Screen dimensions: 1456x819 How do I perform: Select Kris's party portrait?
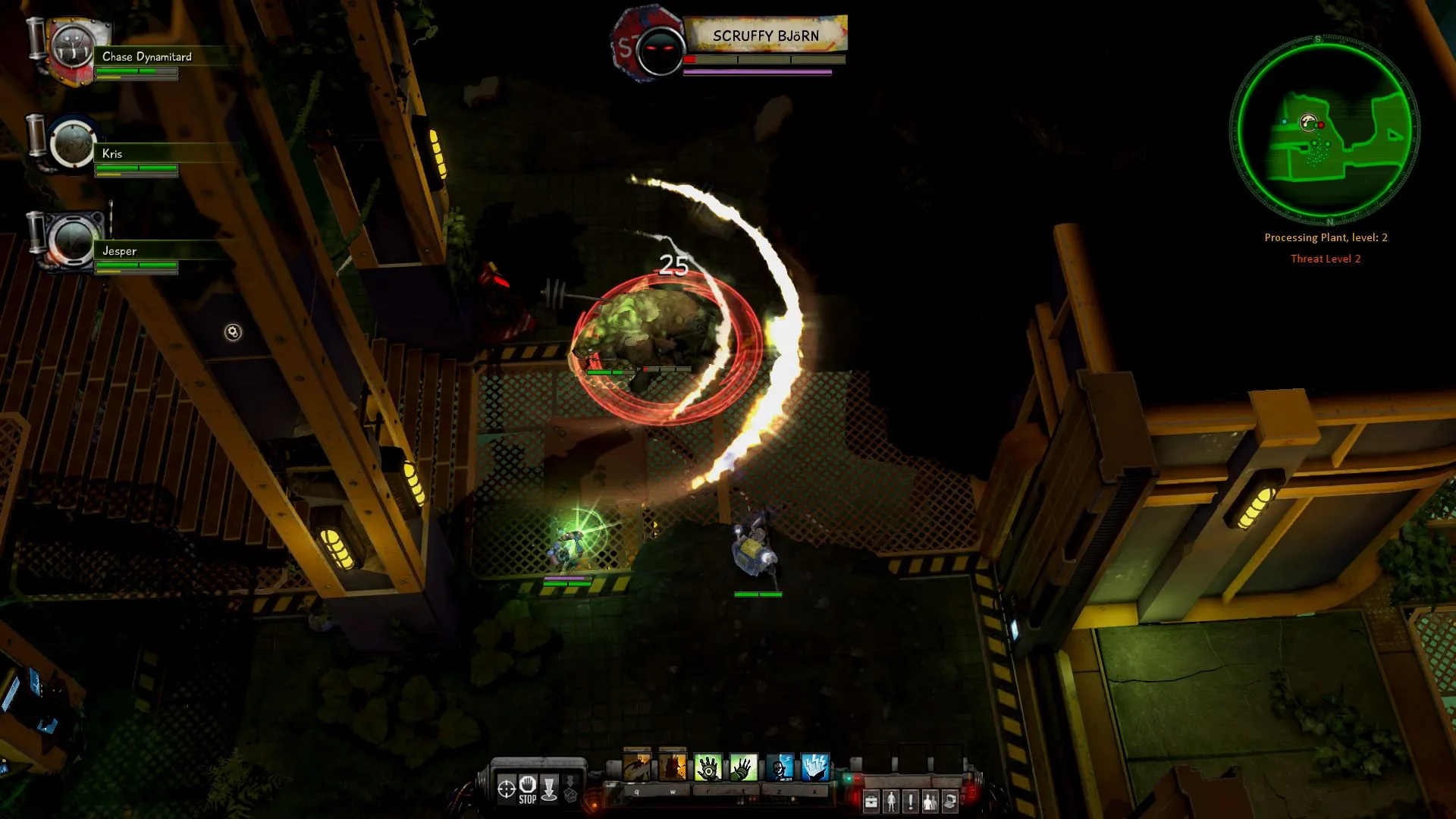pyautogui.click(x=74, y=144)
